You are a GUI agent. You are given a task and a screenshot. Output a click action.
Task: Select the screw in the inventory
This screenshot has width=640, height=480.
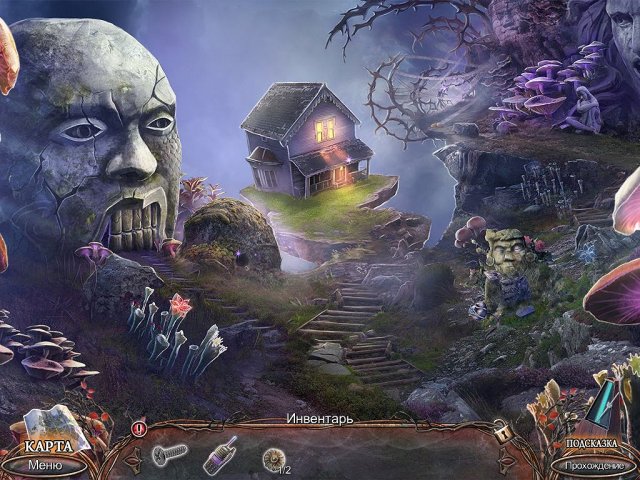169,456
